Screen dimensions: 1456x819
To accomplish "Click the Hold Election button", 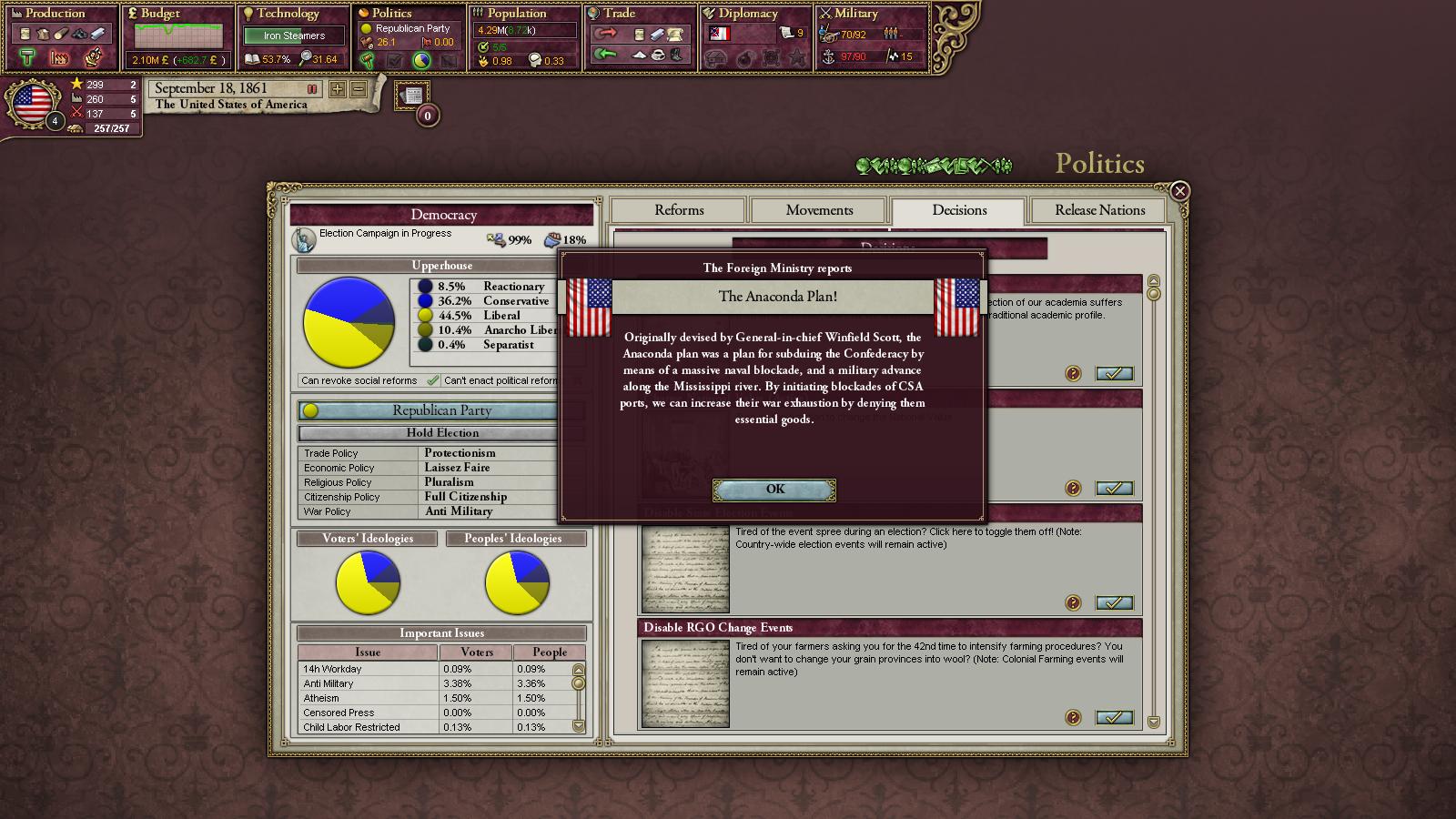I will [442, 433].
